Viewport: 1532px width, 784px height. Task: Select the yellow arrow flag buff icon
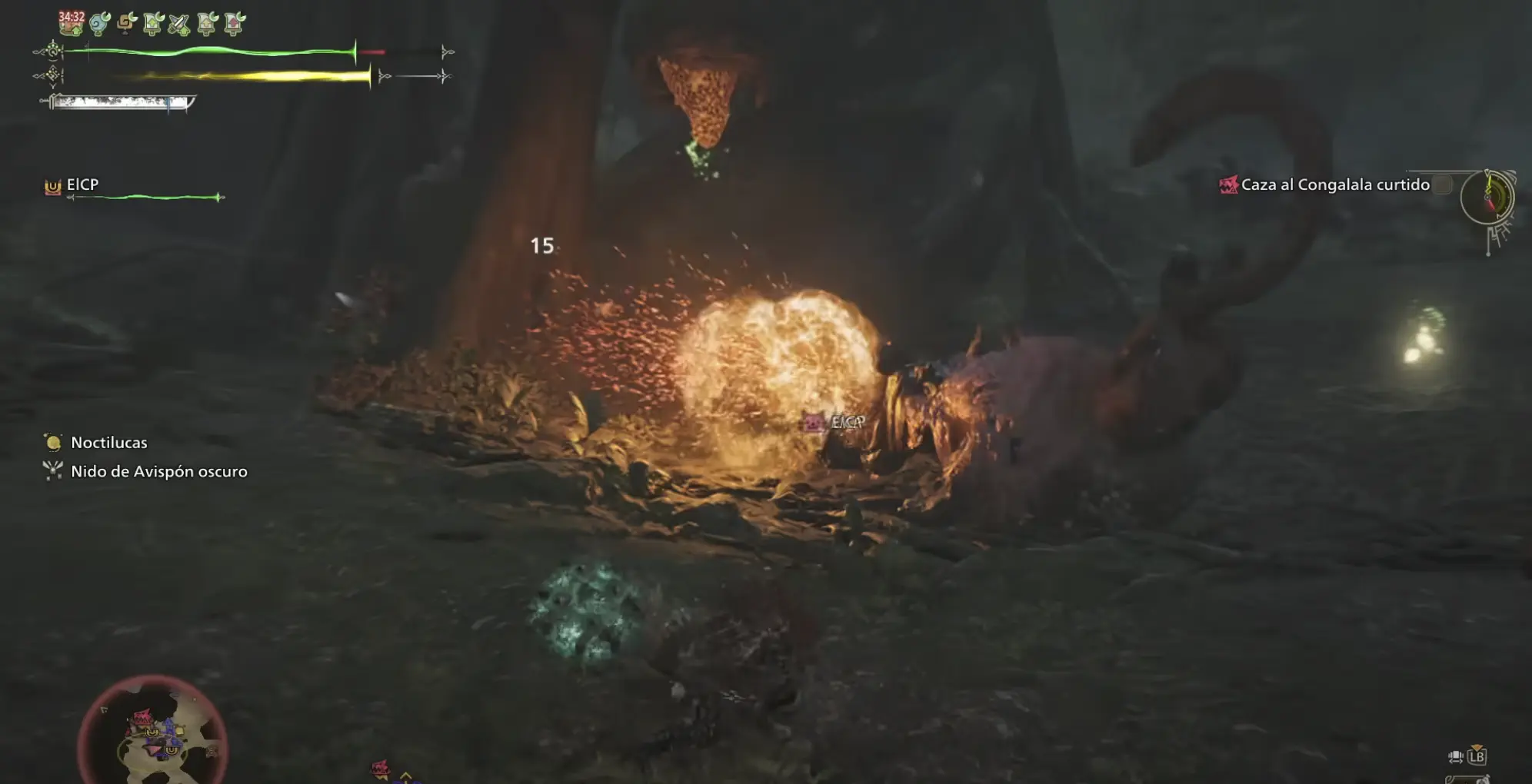click(x=205, y=24)
